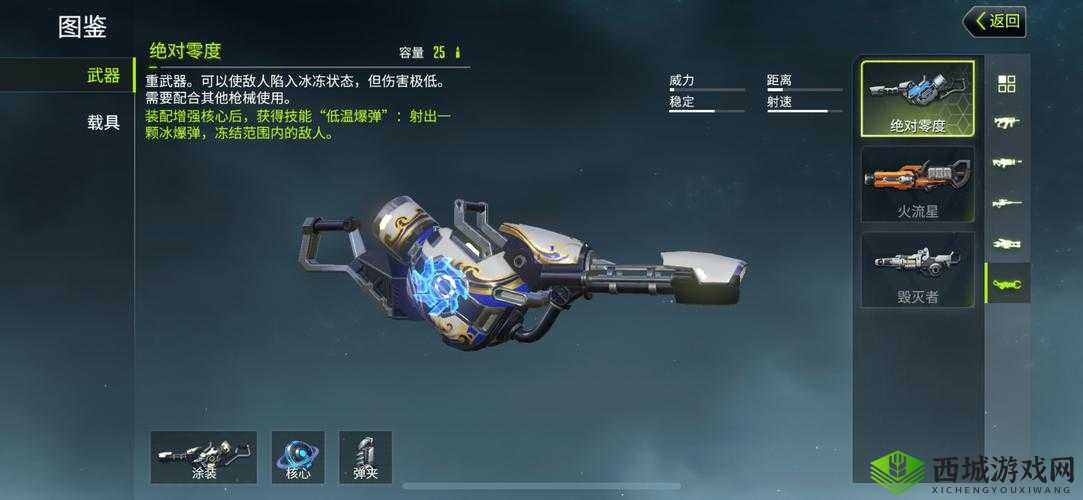View the 核心 core attachment
Image resolution: width=1083 pixels, height=500 pixels.
(x=298, y=458)
